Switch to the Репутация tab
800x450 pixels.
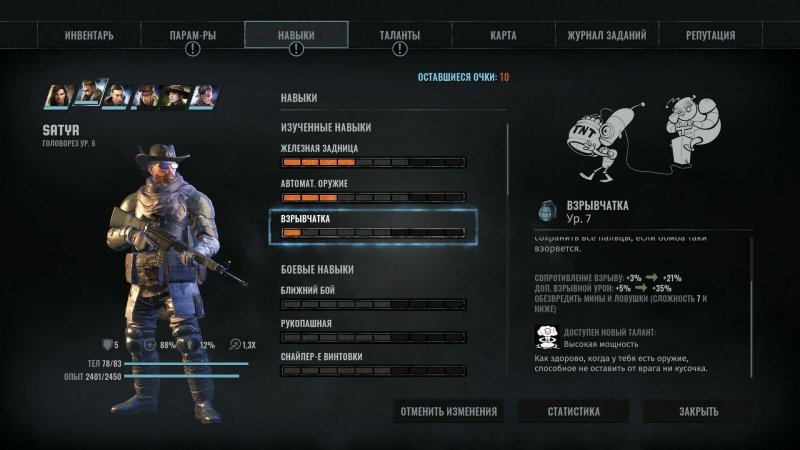click(x=710, y=35)
